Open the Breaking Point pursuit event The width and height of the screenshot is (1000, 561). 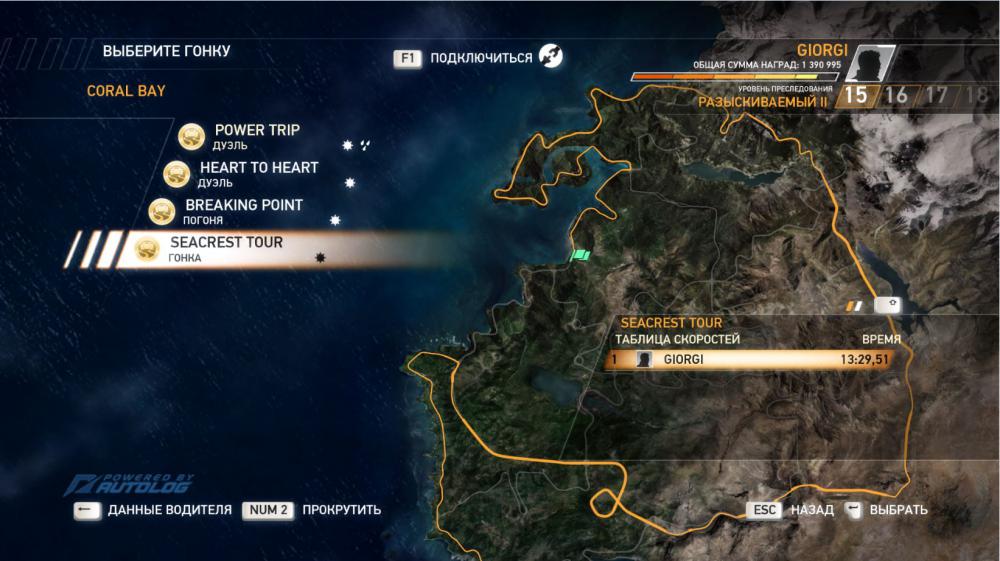click(243, 211)
